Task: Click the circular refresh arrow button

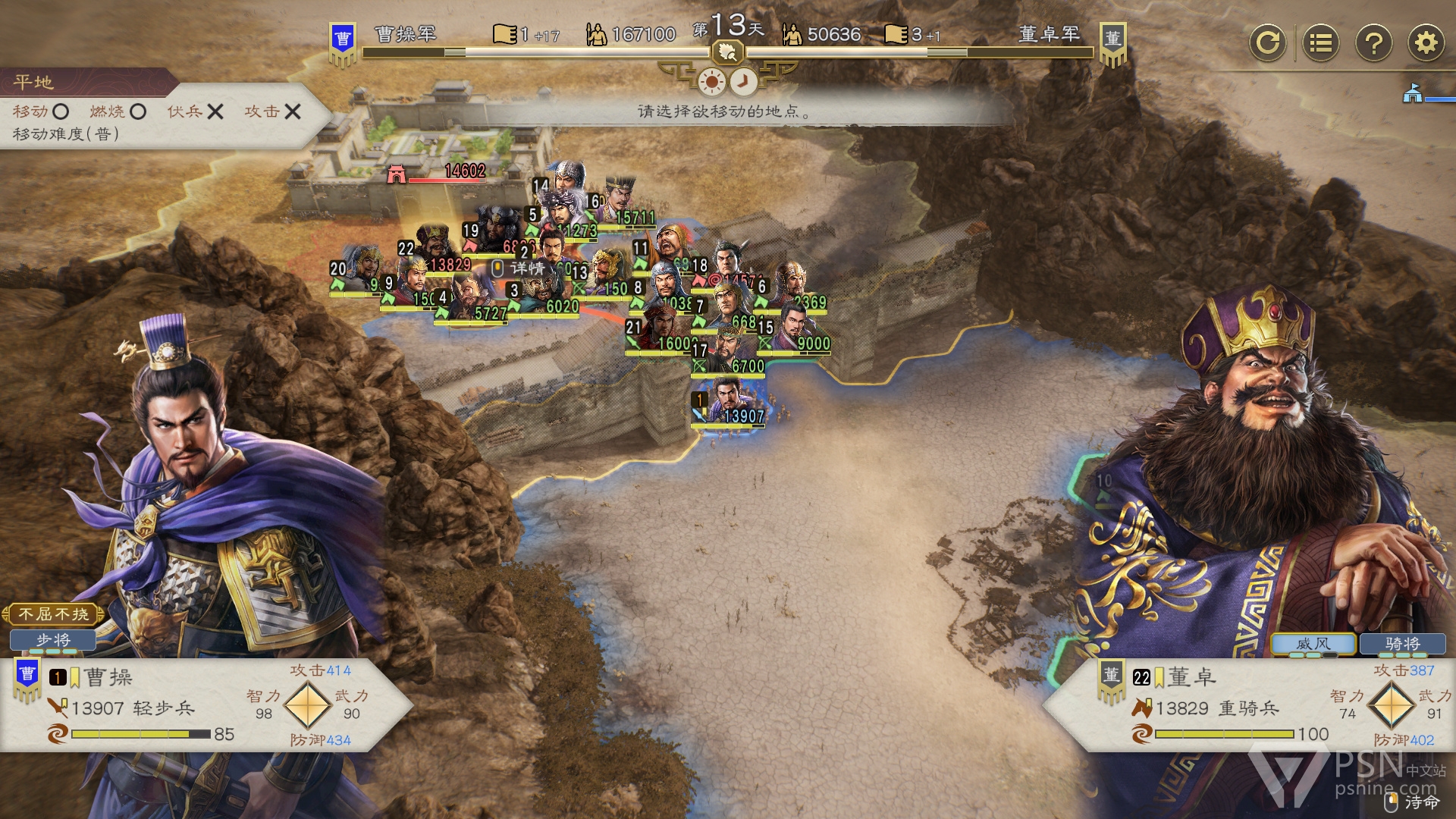Action: 1267,42
